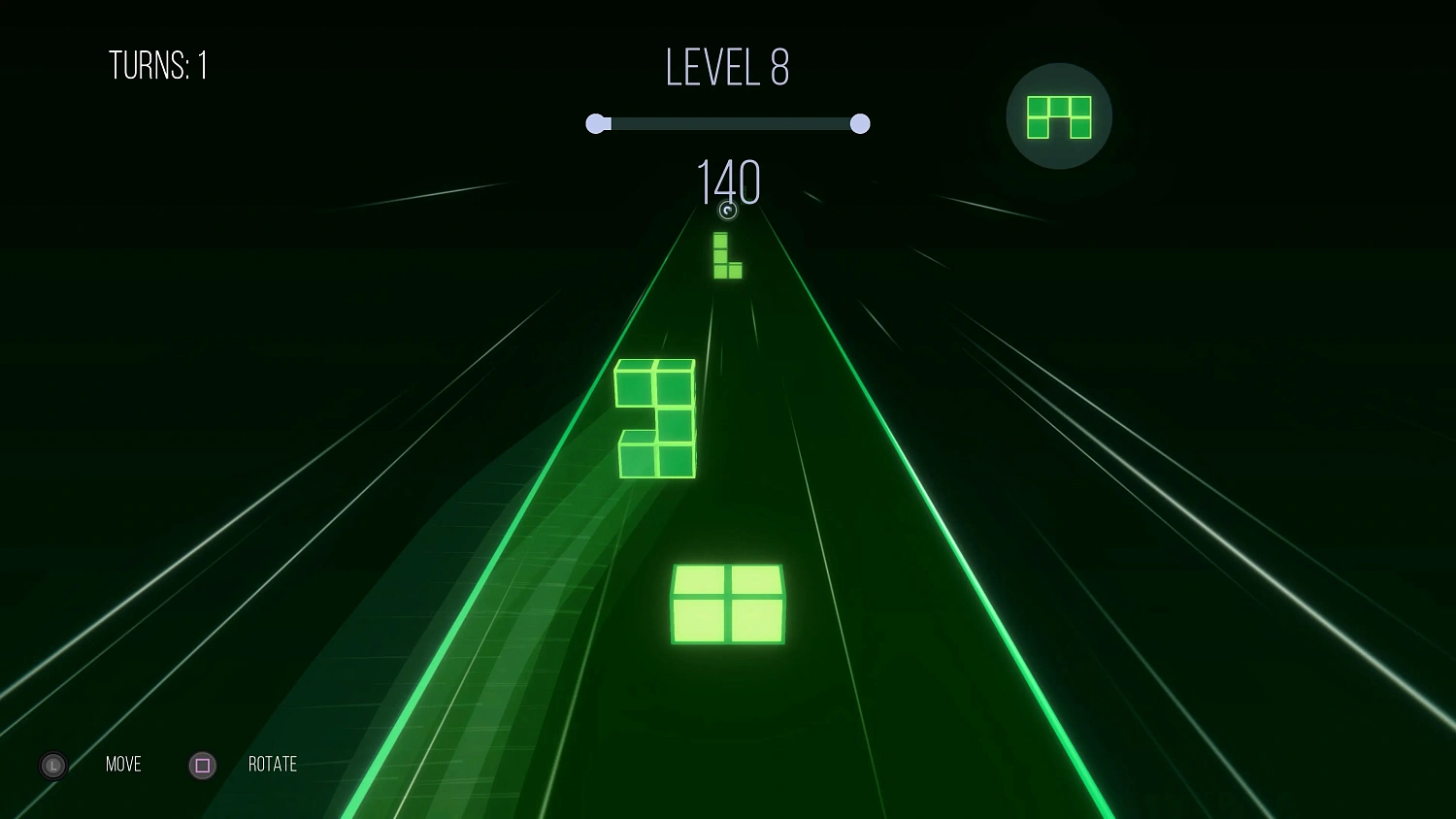This screenshot has width=1456, height=819.
Task: Select the next piece preview circle
Action: point(1058,116)
